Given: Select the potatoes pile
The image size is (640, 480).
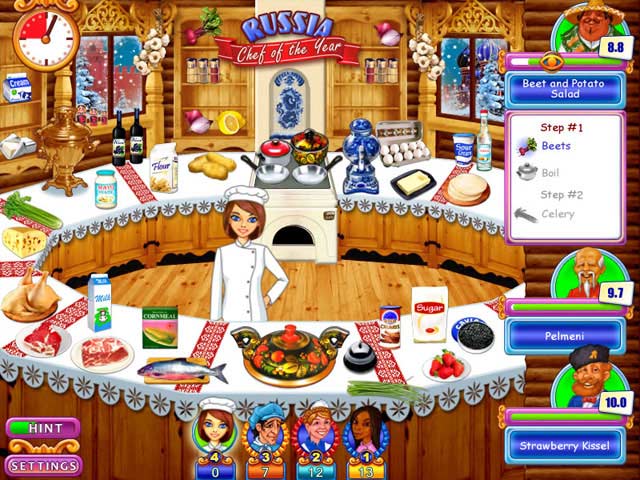Looking at the screenshot, I should click(212, 162).
